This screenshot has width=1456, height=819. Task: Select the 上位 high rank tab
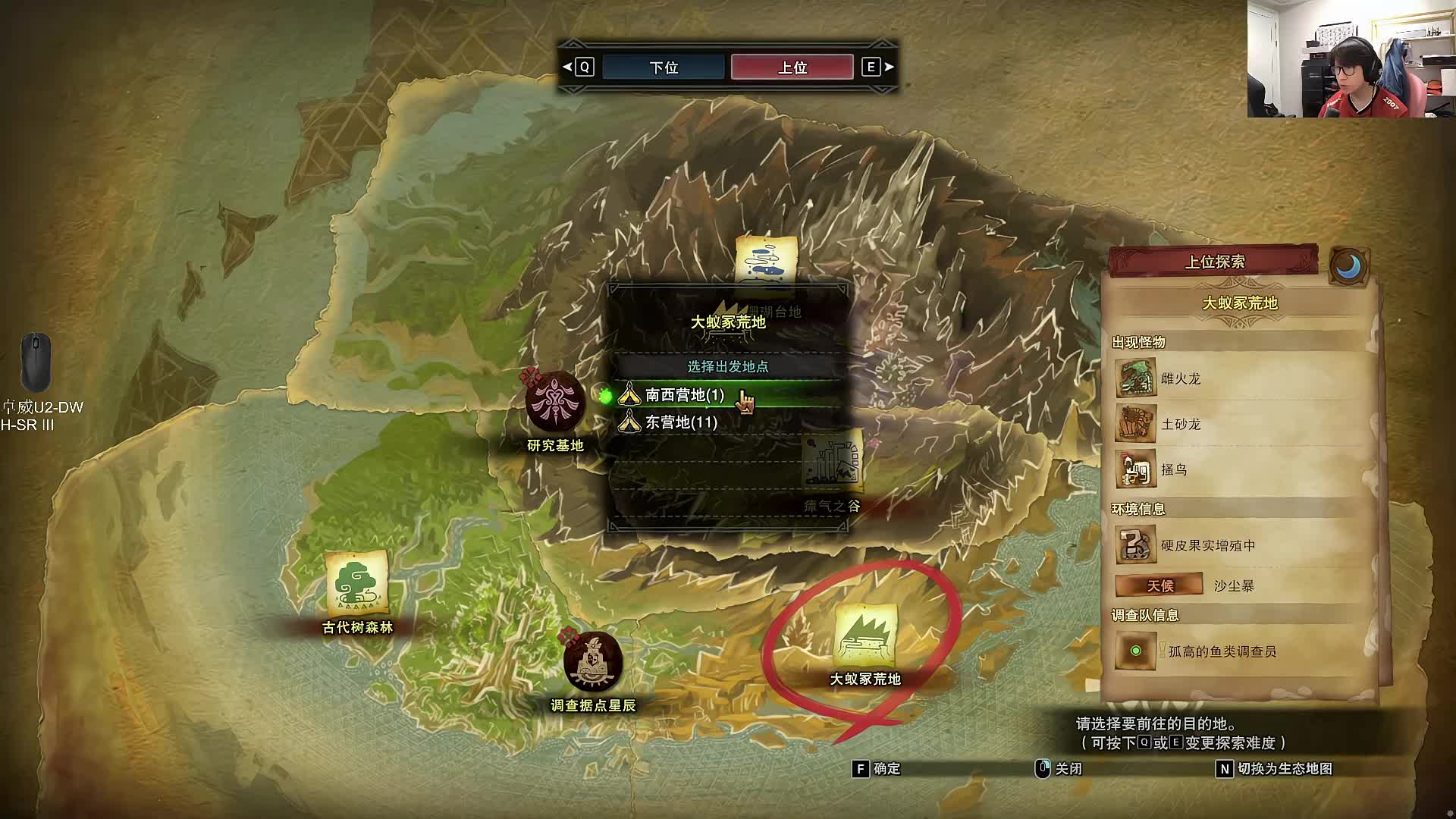pos(792,67)
